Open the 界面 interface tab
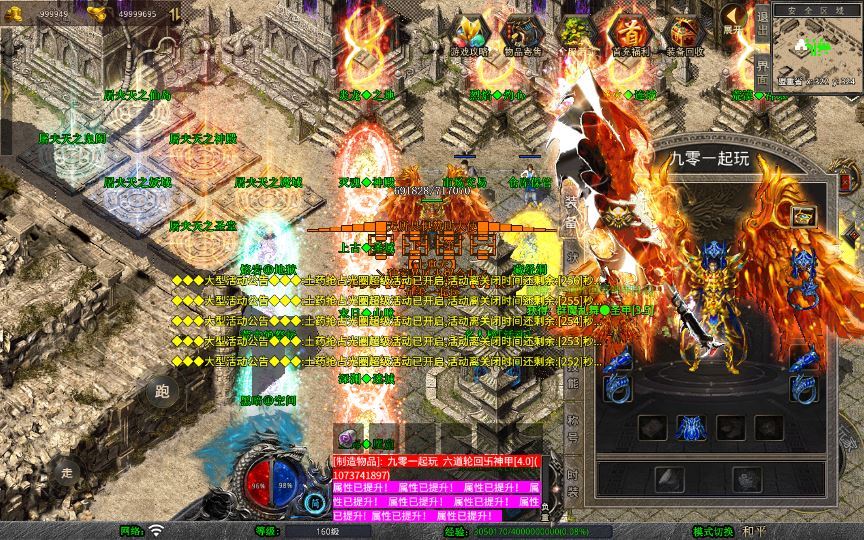 point(763,76)
